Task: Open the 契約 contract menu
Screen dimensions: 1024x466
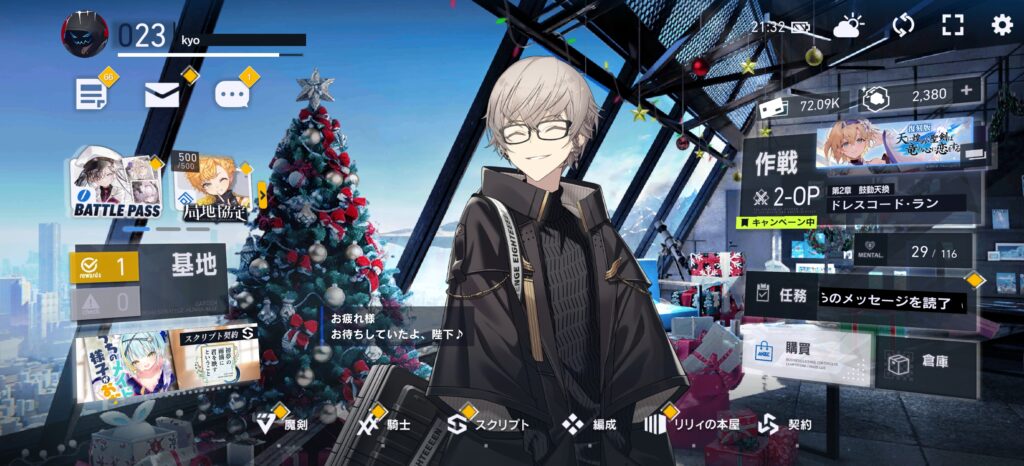Action: click(x=785, y=424)
